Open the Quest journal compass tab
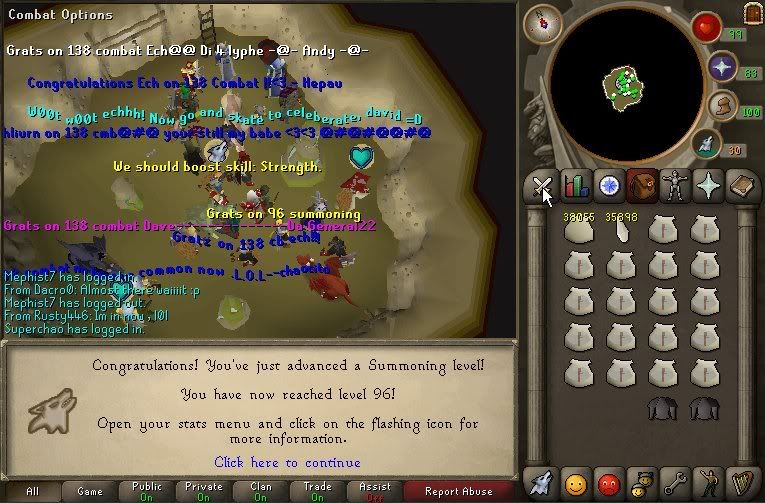765x503 pixels. coord(608,186)
